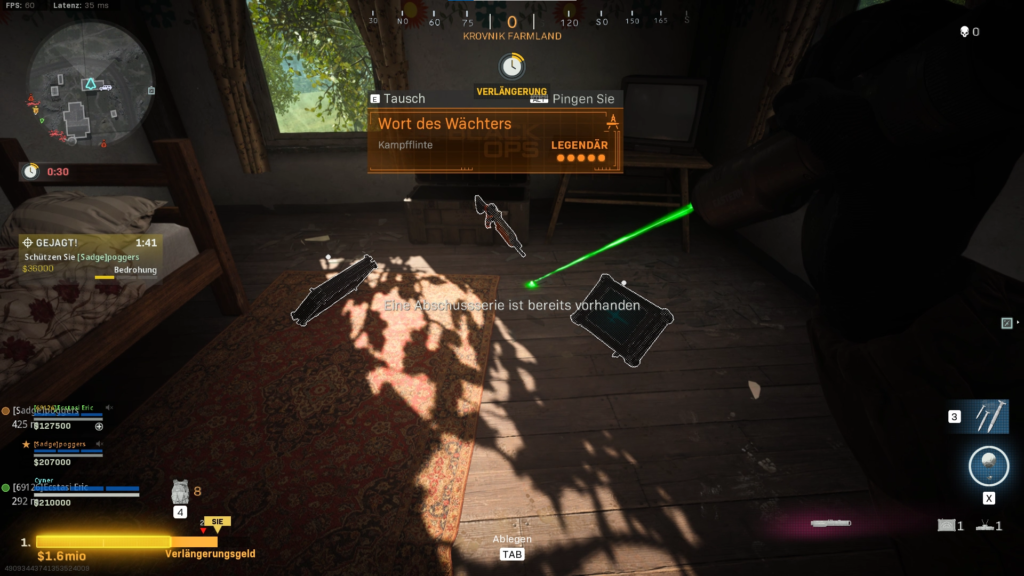Click the white vehicle marker on minimap
1024x576 pixels.
coord(105,86)
